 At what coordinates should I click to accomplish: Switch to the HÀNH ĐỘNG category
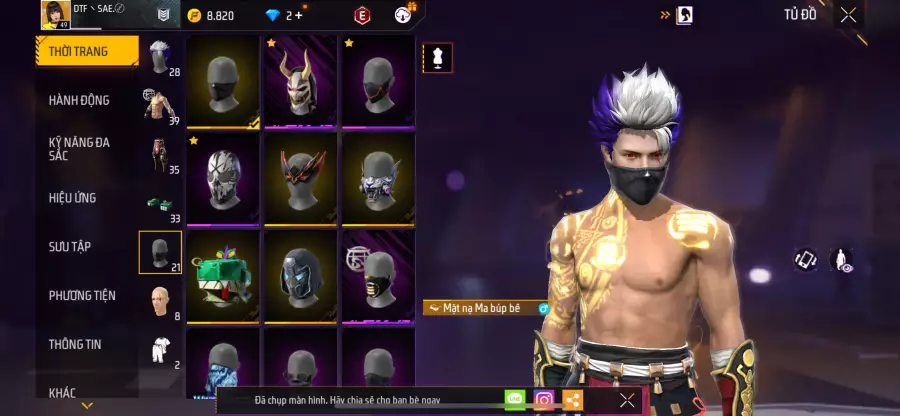[x=80, y=100]
